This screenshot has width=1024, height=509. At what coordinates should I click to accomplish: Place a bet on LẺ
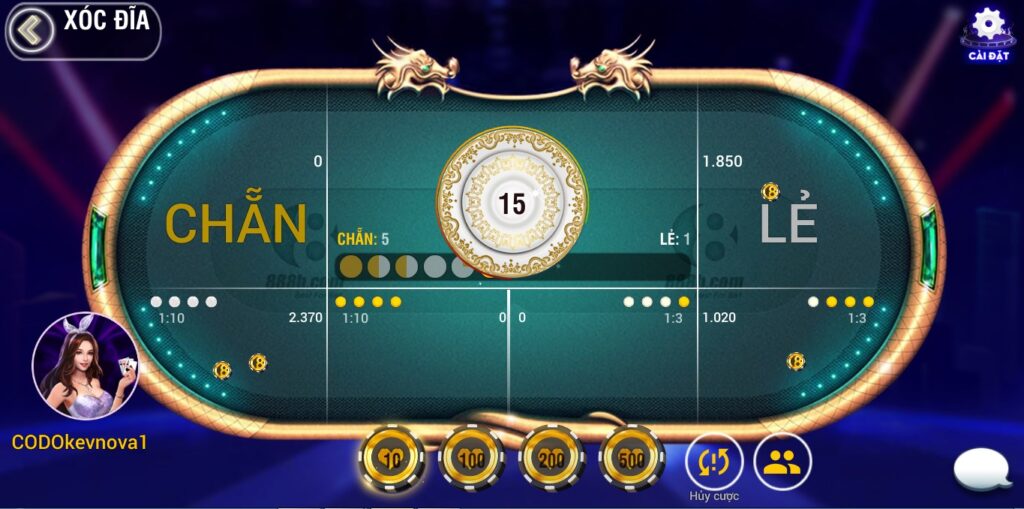click(790, 222)
